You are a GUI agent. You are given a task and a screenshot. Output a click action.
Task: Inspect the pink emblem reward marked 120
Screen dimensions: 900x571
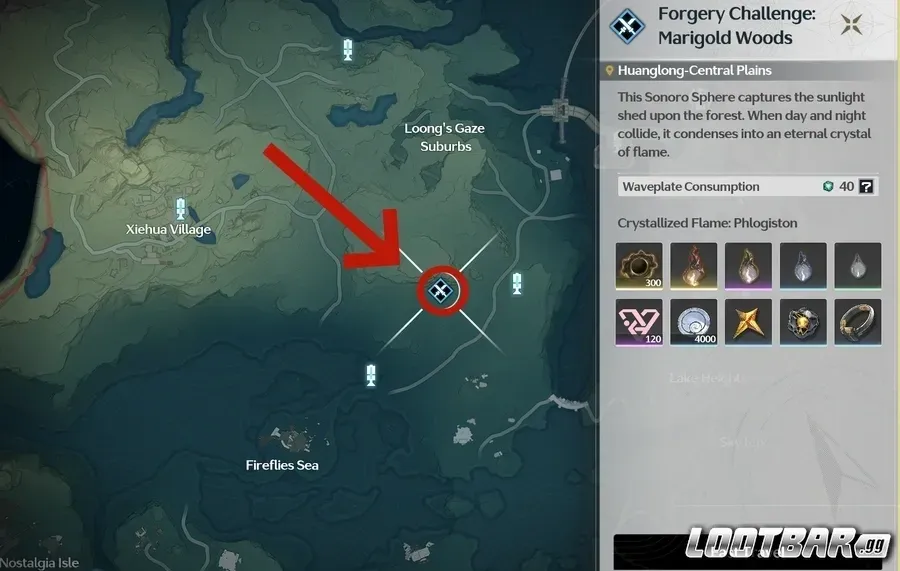[641, 323]
